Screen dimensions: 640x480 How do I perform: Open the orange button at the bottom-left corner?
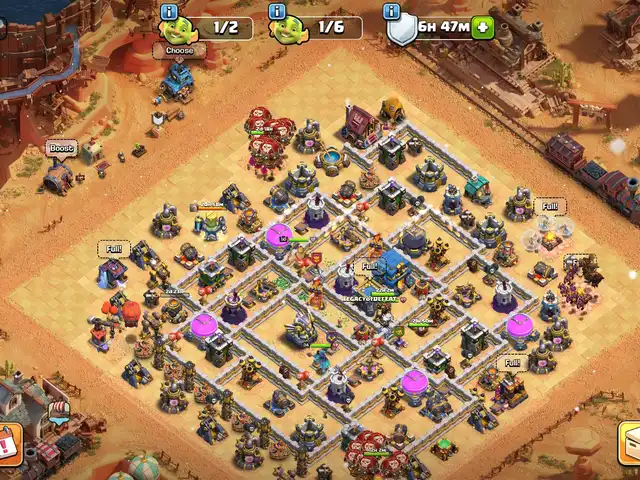tap(8, 443)
